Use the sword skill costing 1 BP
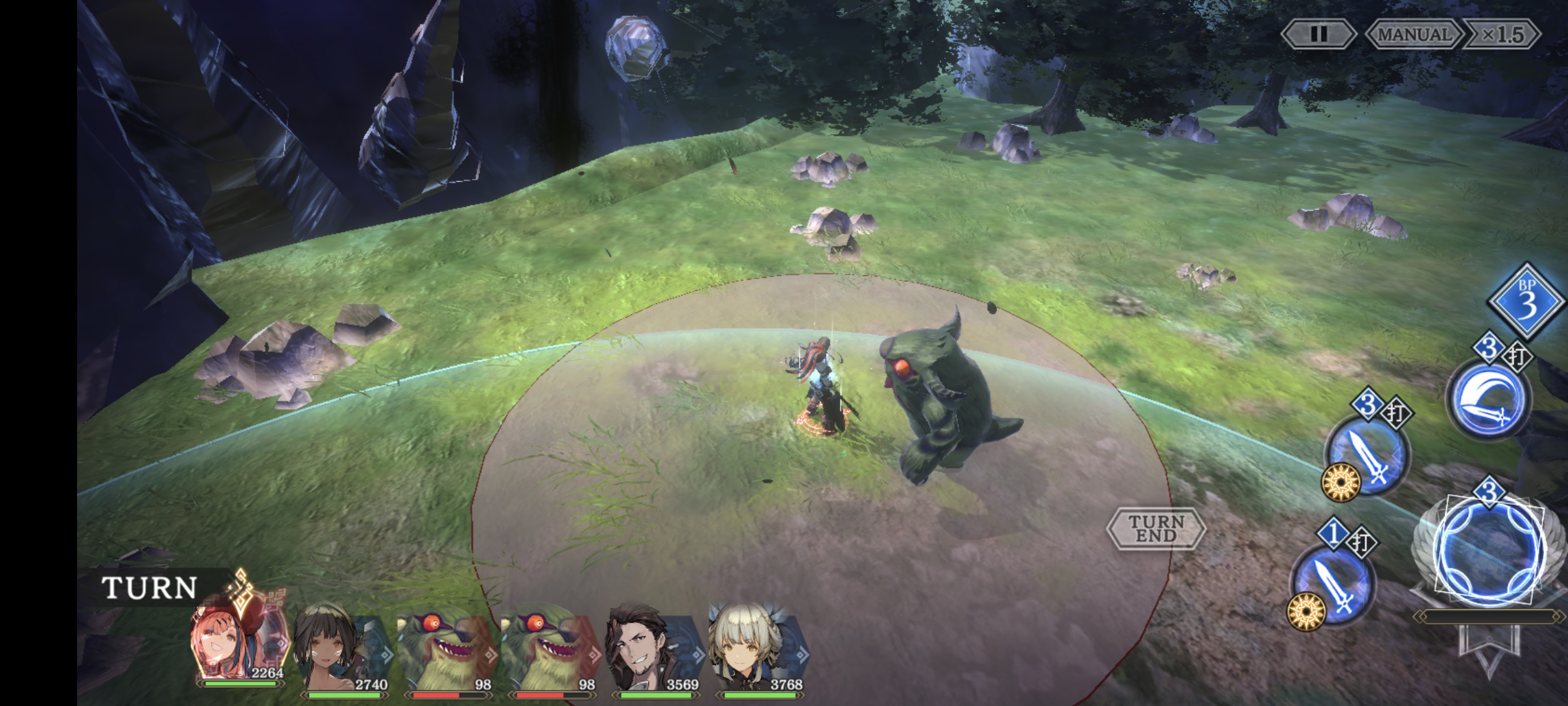1568x706 pixels. 1333,586
